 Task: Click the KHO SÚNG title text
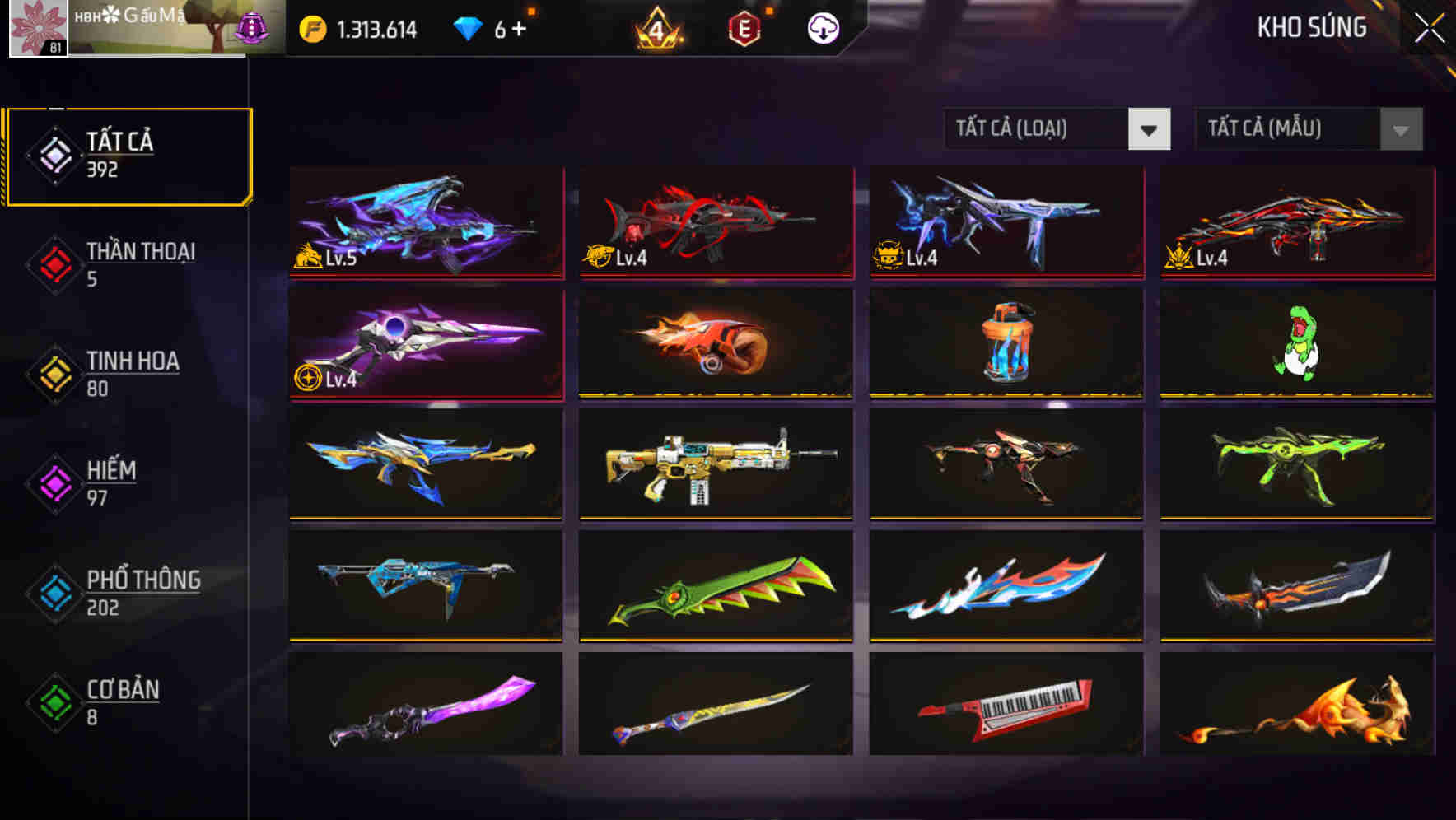pyautogui.click(x=1311, y=27)
